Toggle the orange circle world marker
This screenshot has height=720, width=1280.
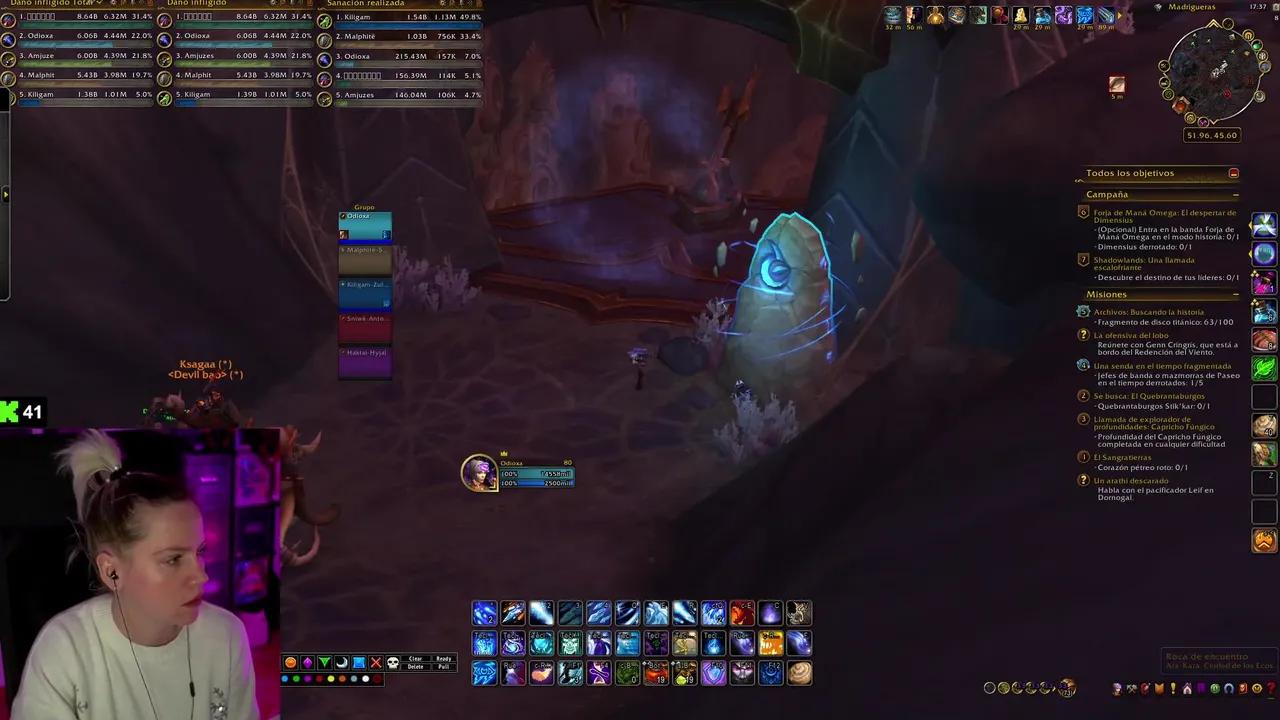coord(291,662)
